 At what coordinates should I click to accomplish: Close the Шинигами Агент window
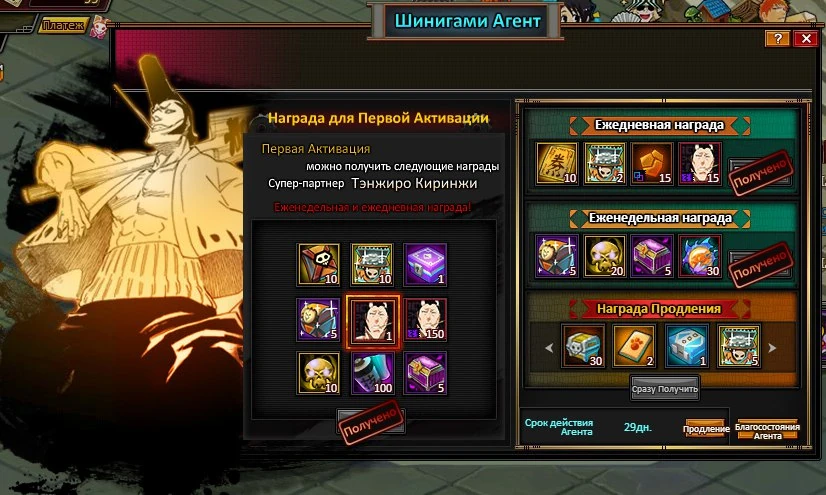click(x=805, y=38)
